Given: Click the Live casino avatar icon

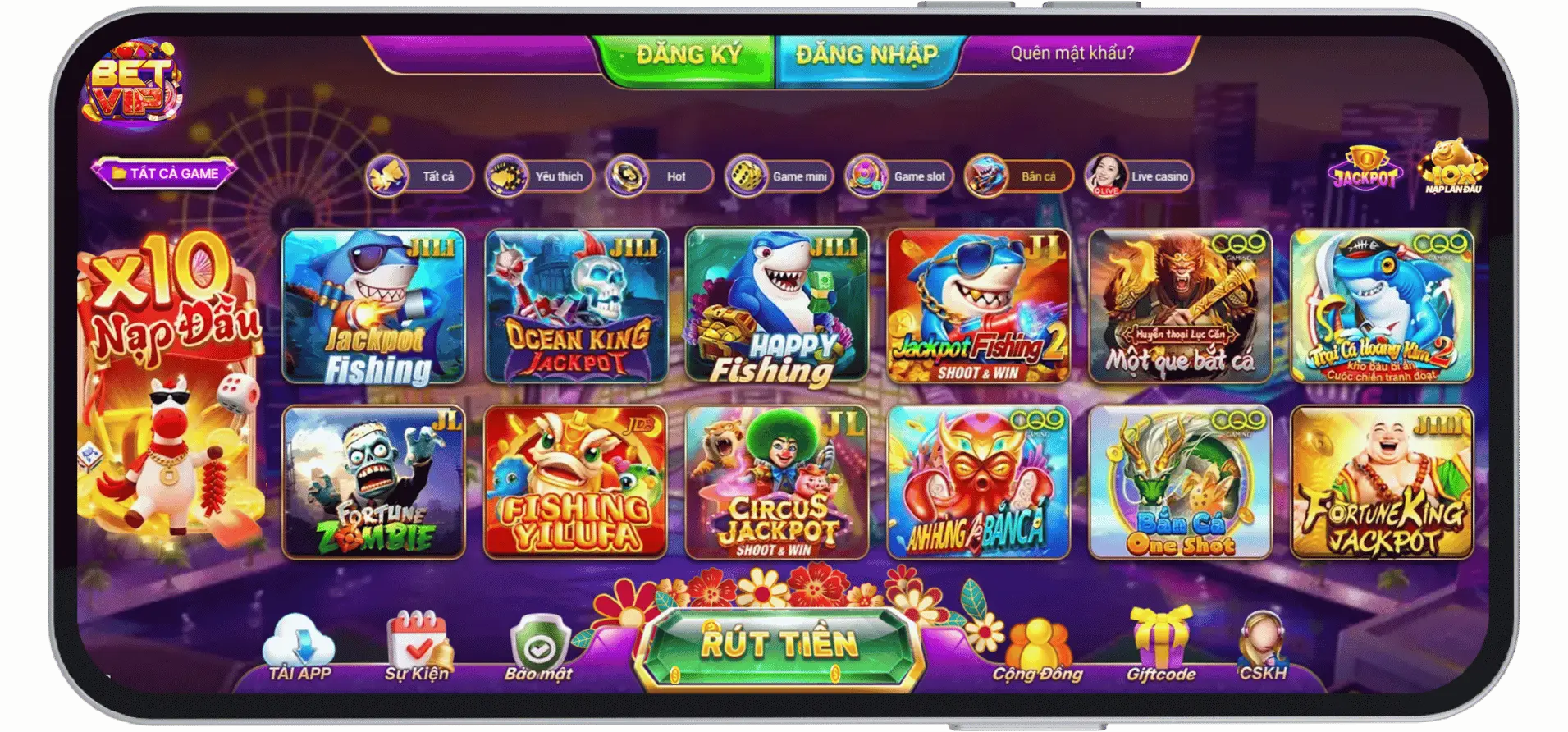Looking at the screenshot, I should (1106, 176).
